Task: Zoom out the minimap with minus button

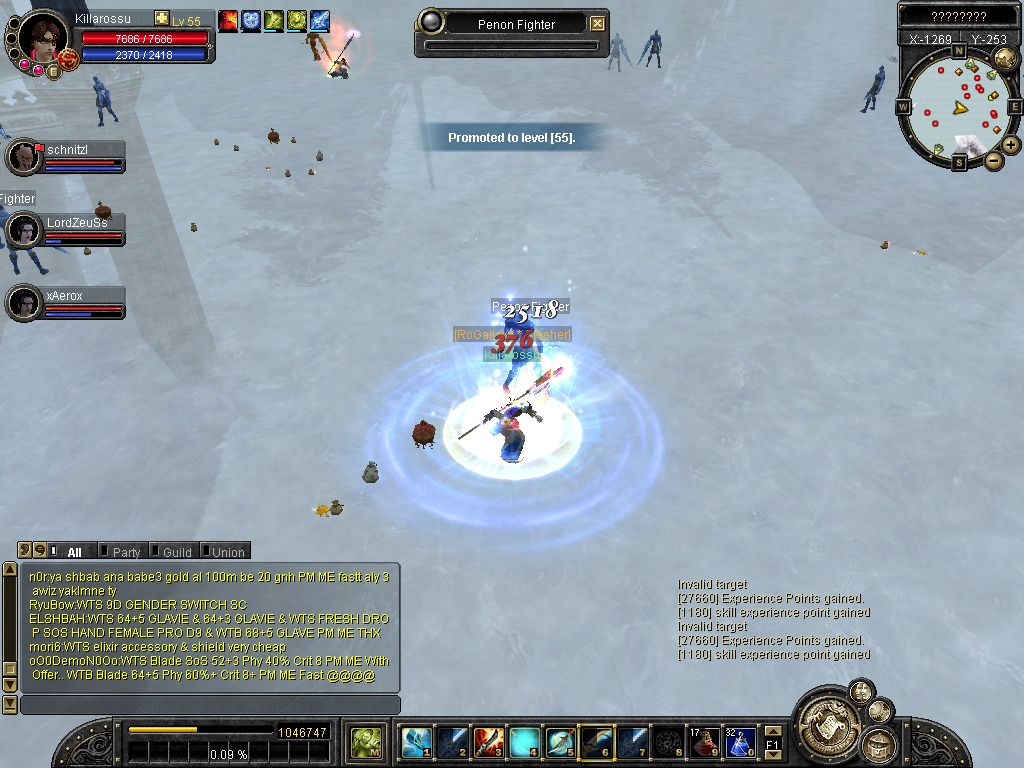Action: (993, 160)
